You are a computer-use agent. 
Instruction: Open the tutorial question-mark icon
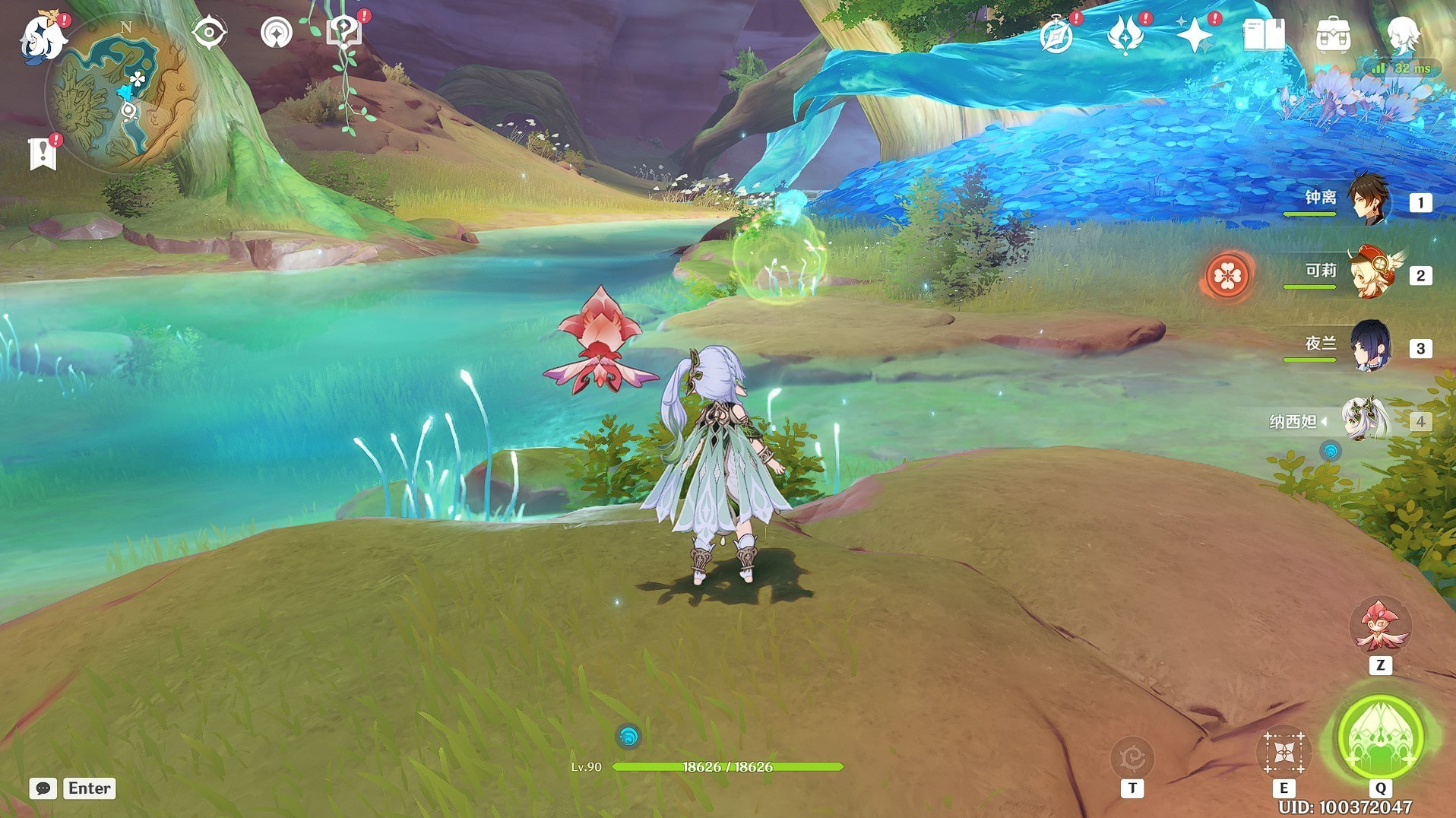pos(343,33)
